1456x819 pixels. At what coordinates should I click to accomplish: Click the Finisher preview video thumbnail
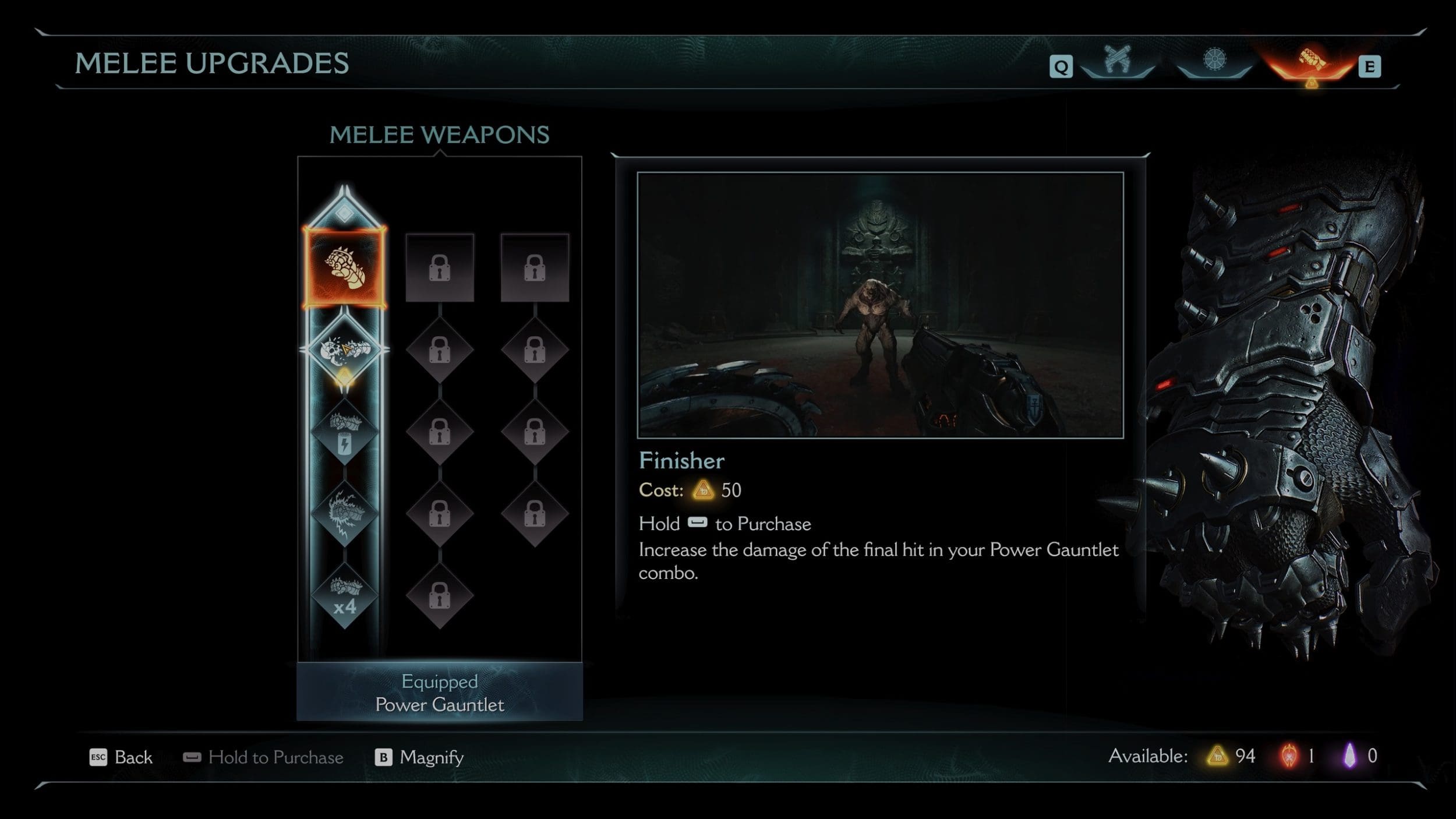point(880,305)
